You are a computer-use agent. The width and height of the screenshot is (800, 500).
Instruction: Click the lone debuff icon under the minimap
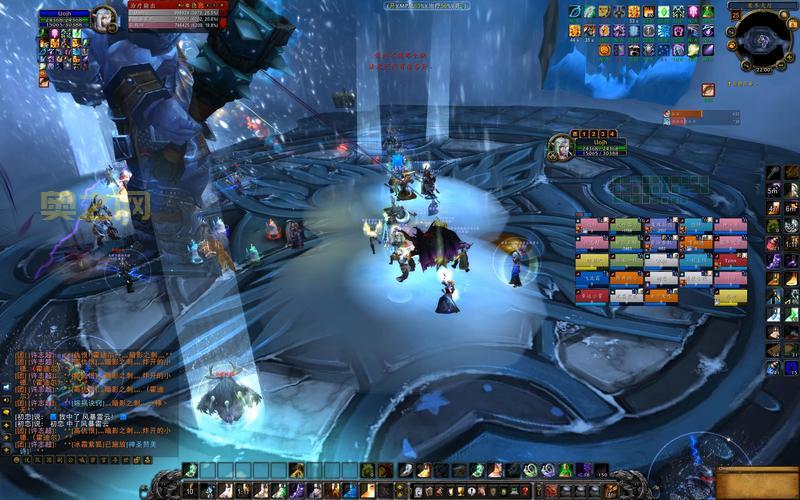coord(708,90)
